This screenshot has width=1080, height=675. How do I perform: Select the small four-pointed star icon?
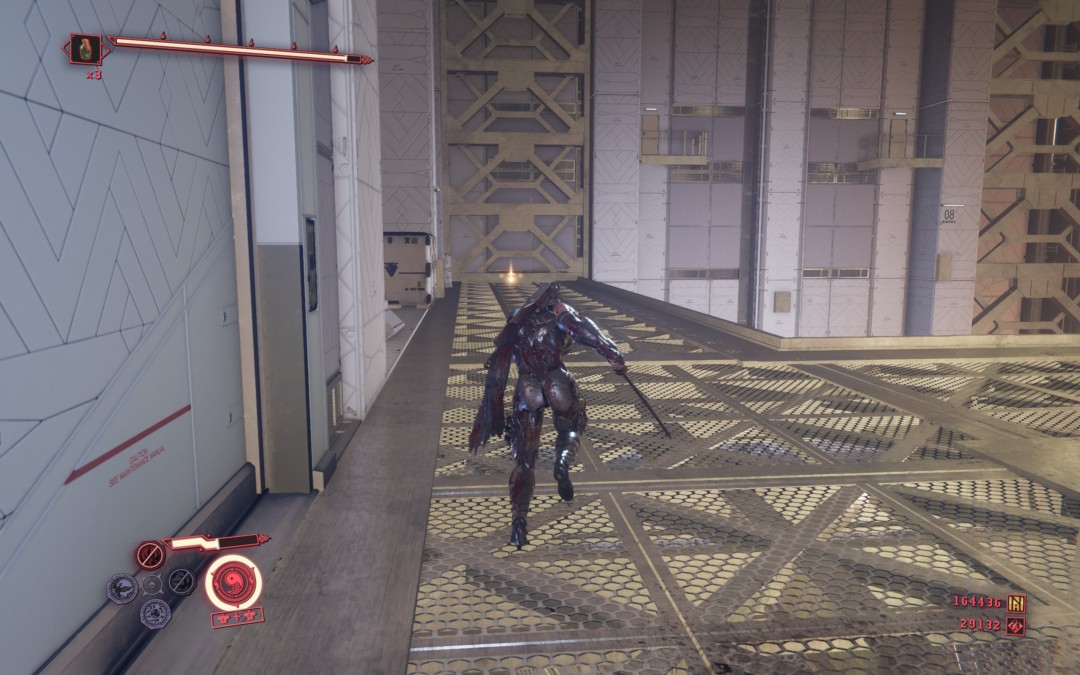(151, 584)
